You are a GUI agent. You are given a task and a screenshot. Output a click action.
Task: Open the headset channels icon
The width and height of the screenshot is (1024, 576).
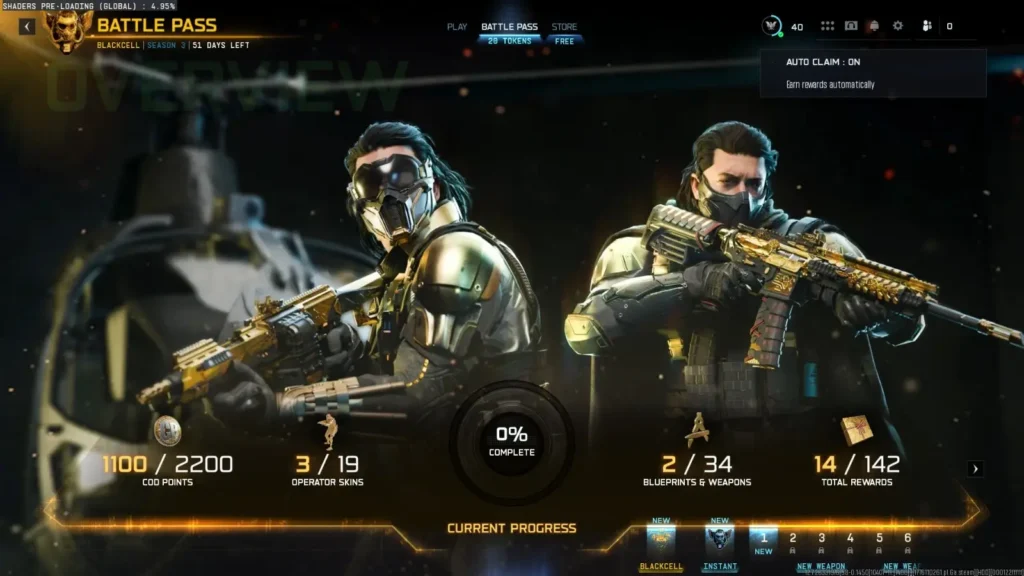pyautogui.click(x=851, y=26)
